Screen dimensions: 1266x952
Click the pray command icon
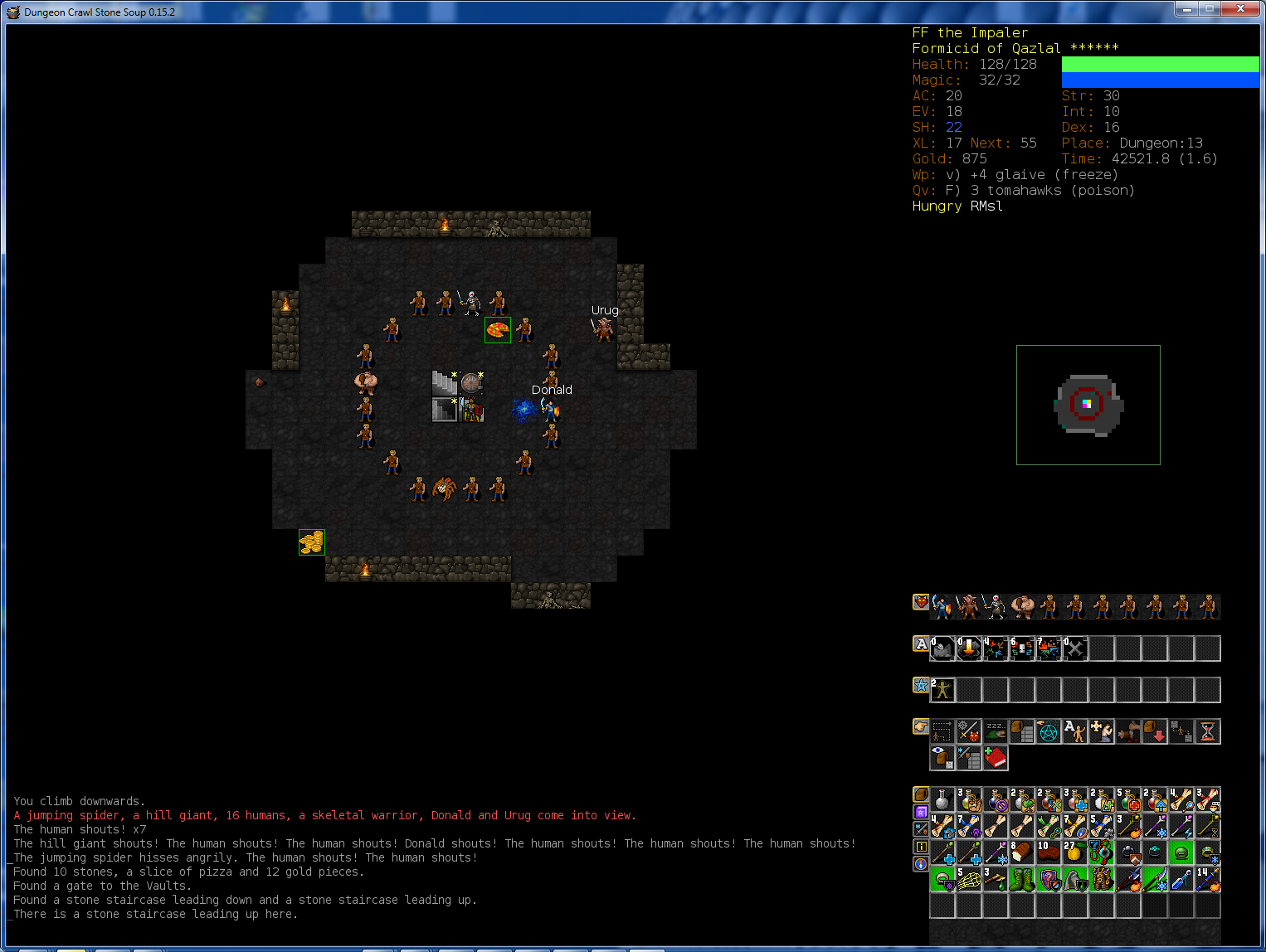pos(1102,731)
